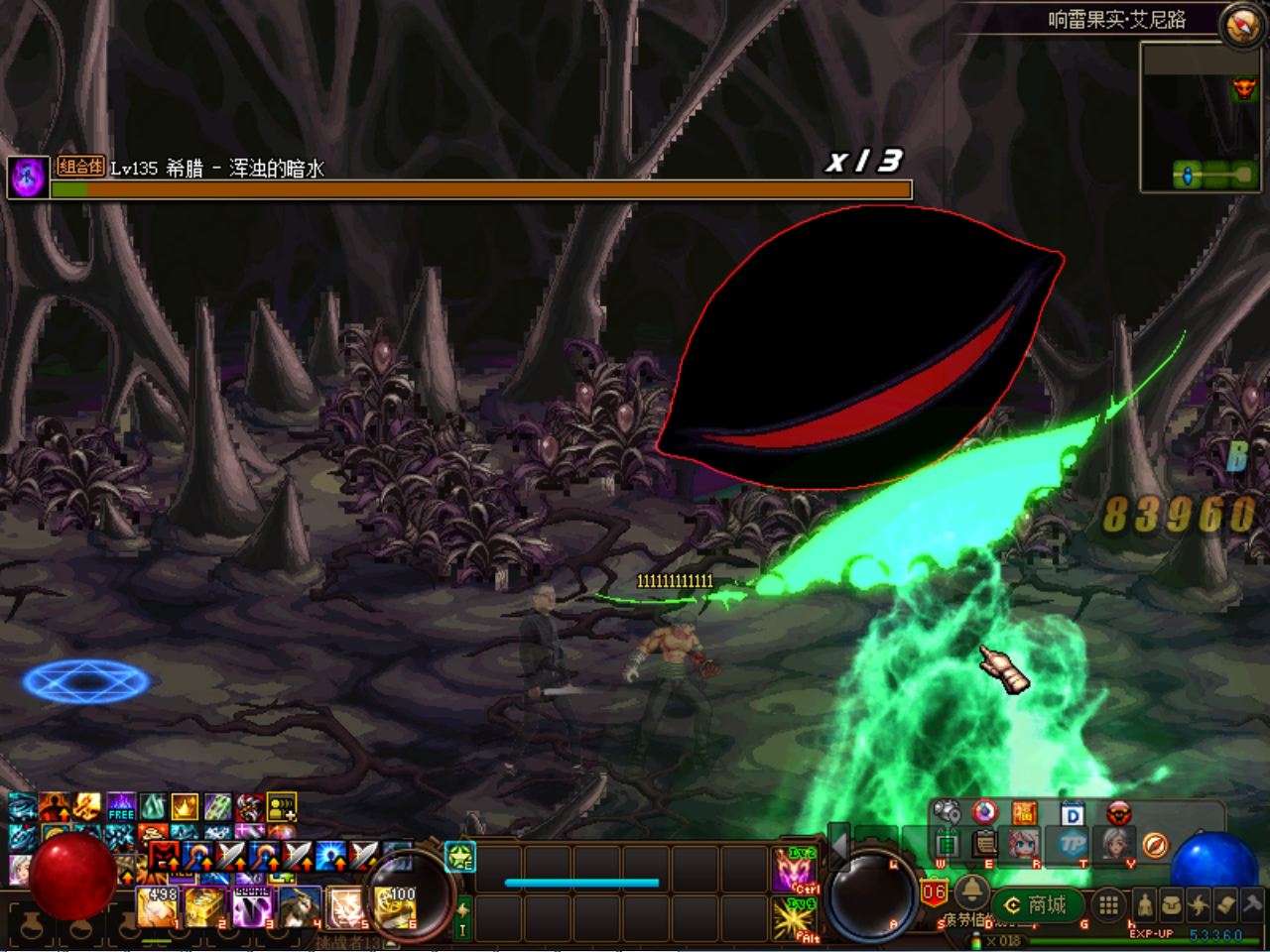Click the TP hexagon icon
The width and height of the screenshot is (1270, 952).
(x=1073, y=845)
